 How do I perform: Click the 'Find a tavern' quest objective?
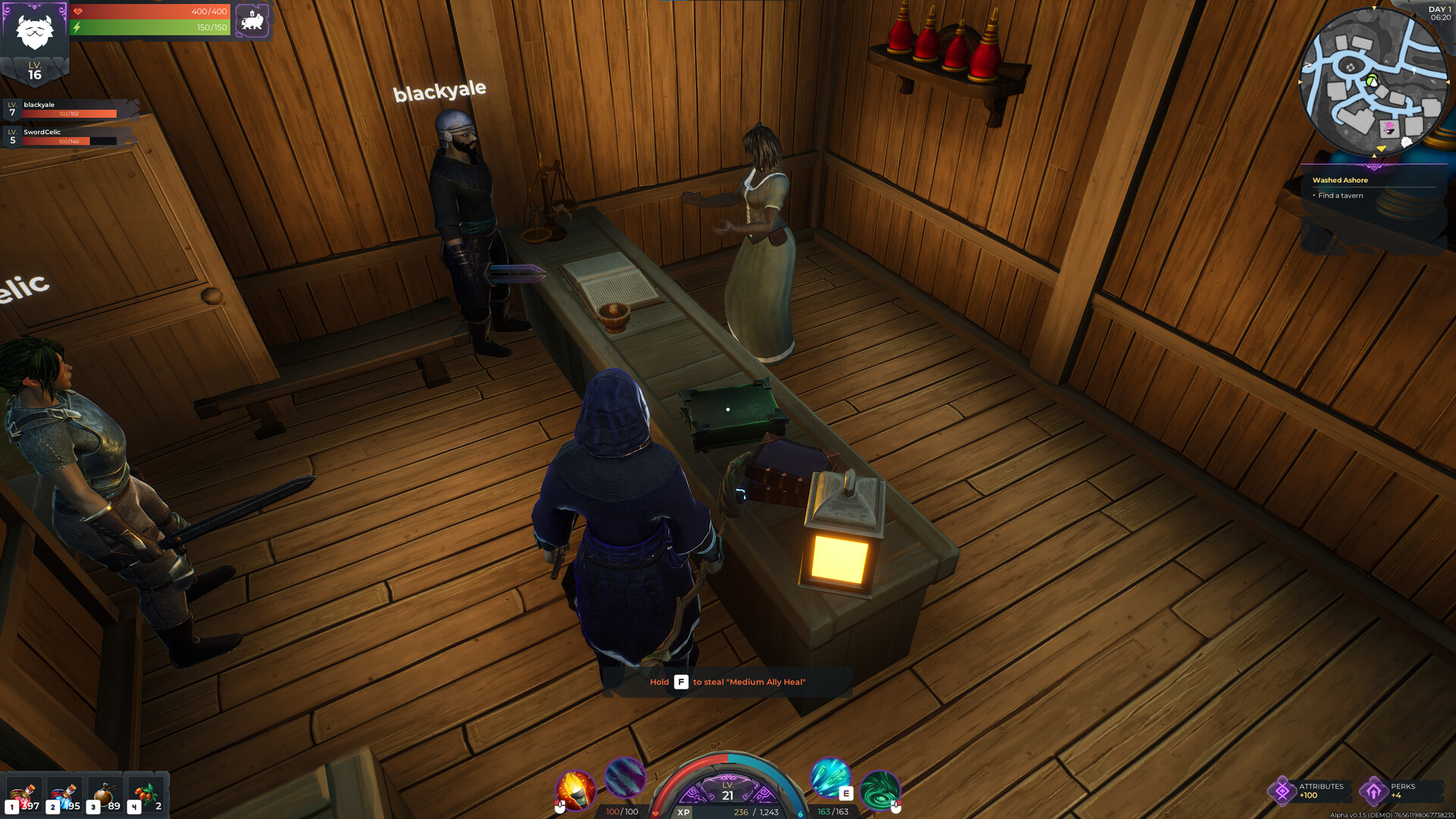(x=1339, y=195)
